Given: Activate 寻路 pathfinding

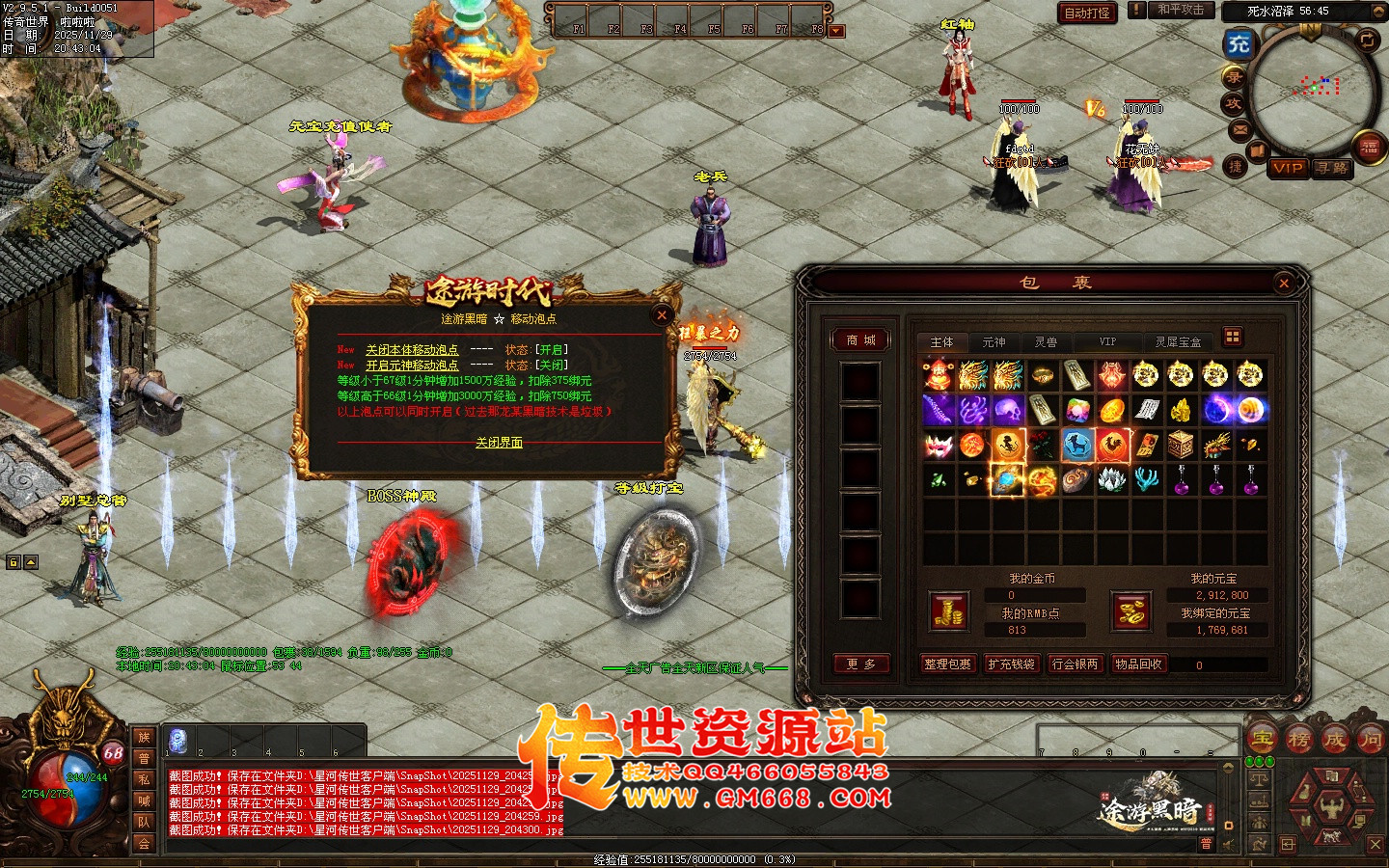Looking at the screenshot, I should click(x=1332, y=168).
